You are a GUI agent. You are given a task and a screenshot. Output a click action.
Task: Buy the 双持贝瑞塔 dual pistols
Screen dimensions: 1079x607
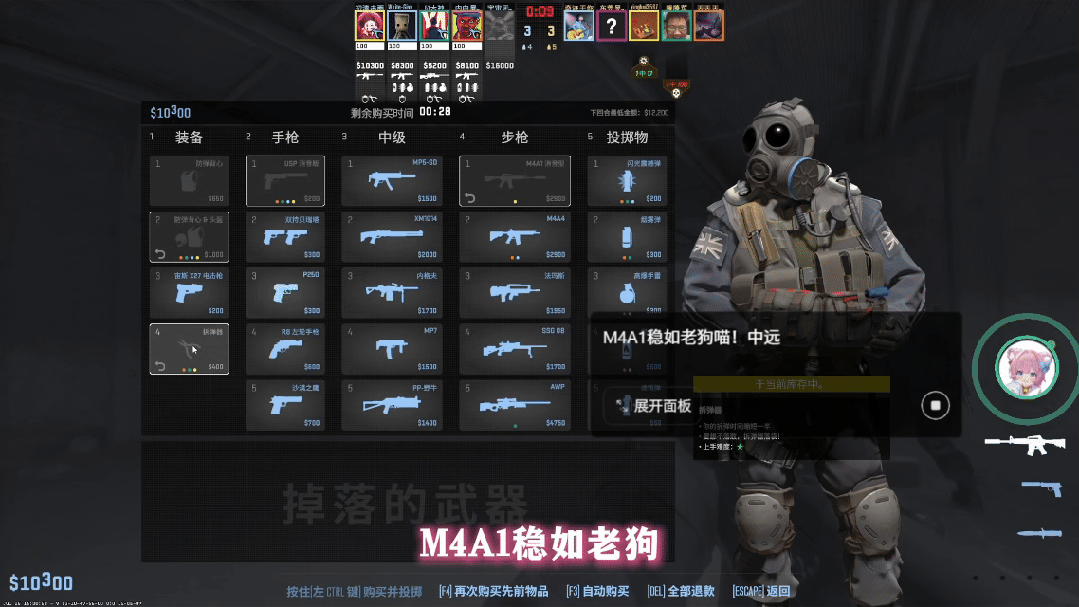(x=285, y=237)
